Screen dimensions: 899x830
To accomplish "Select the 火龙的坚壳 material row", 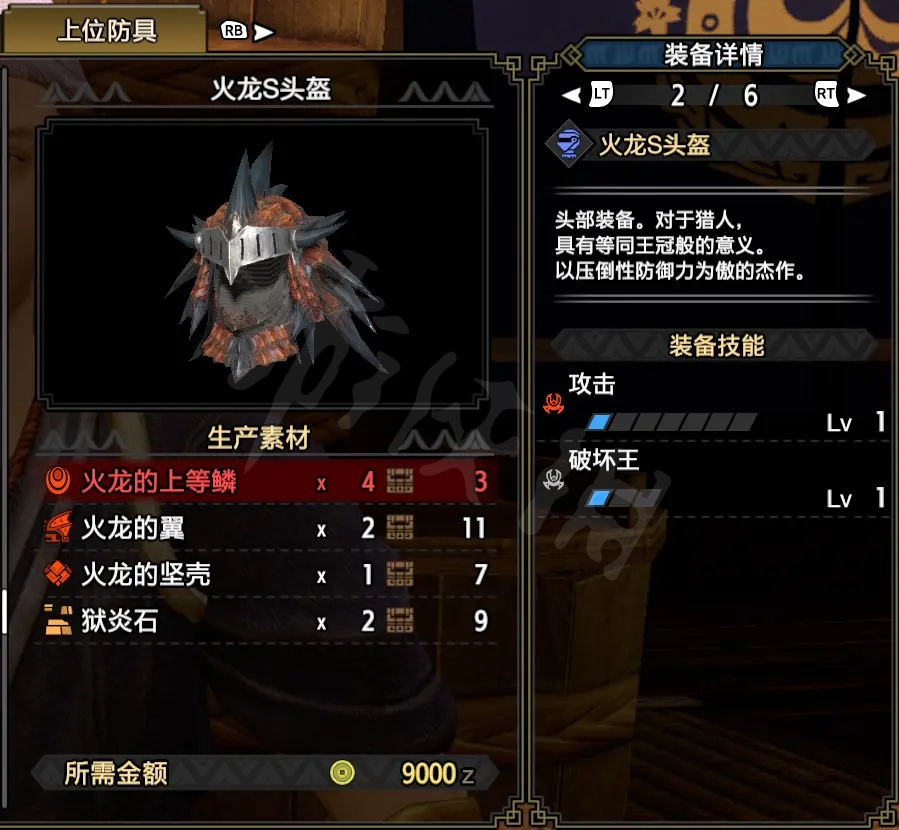I will [265, 575].
